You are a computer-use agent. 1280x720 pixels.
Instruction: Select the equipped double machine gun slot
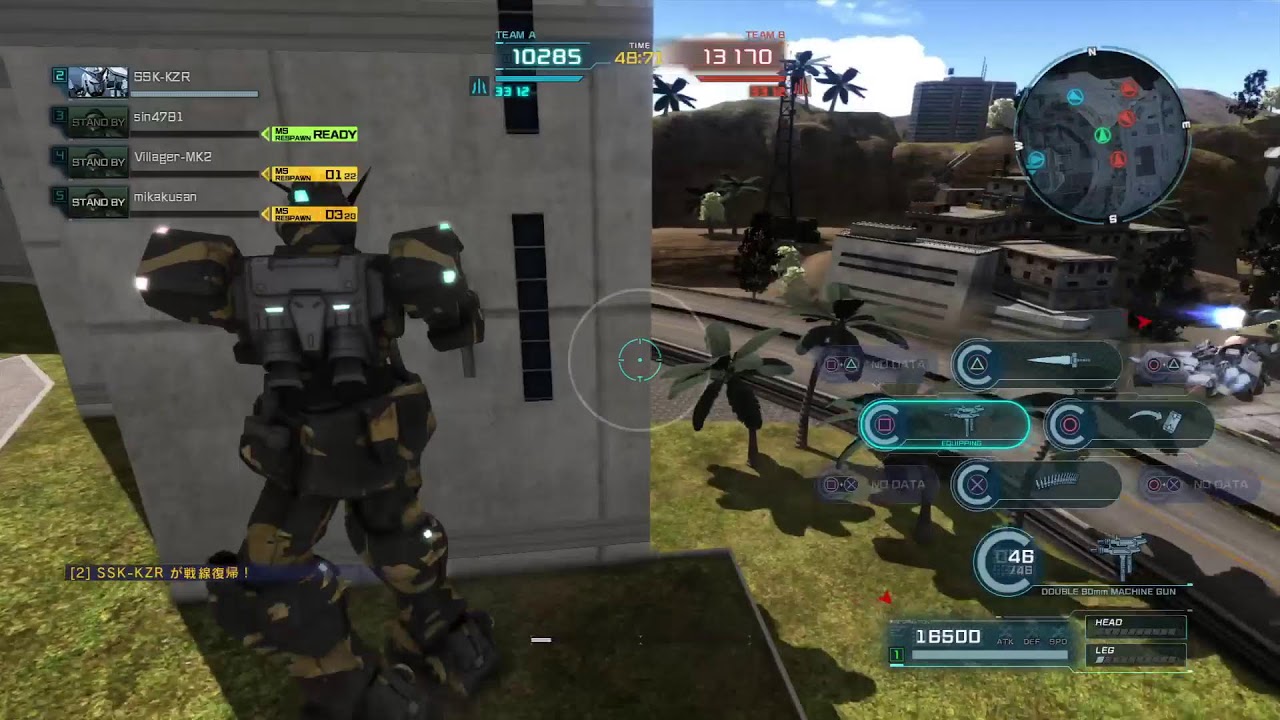click(945, 424)
